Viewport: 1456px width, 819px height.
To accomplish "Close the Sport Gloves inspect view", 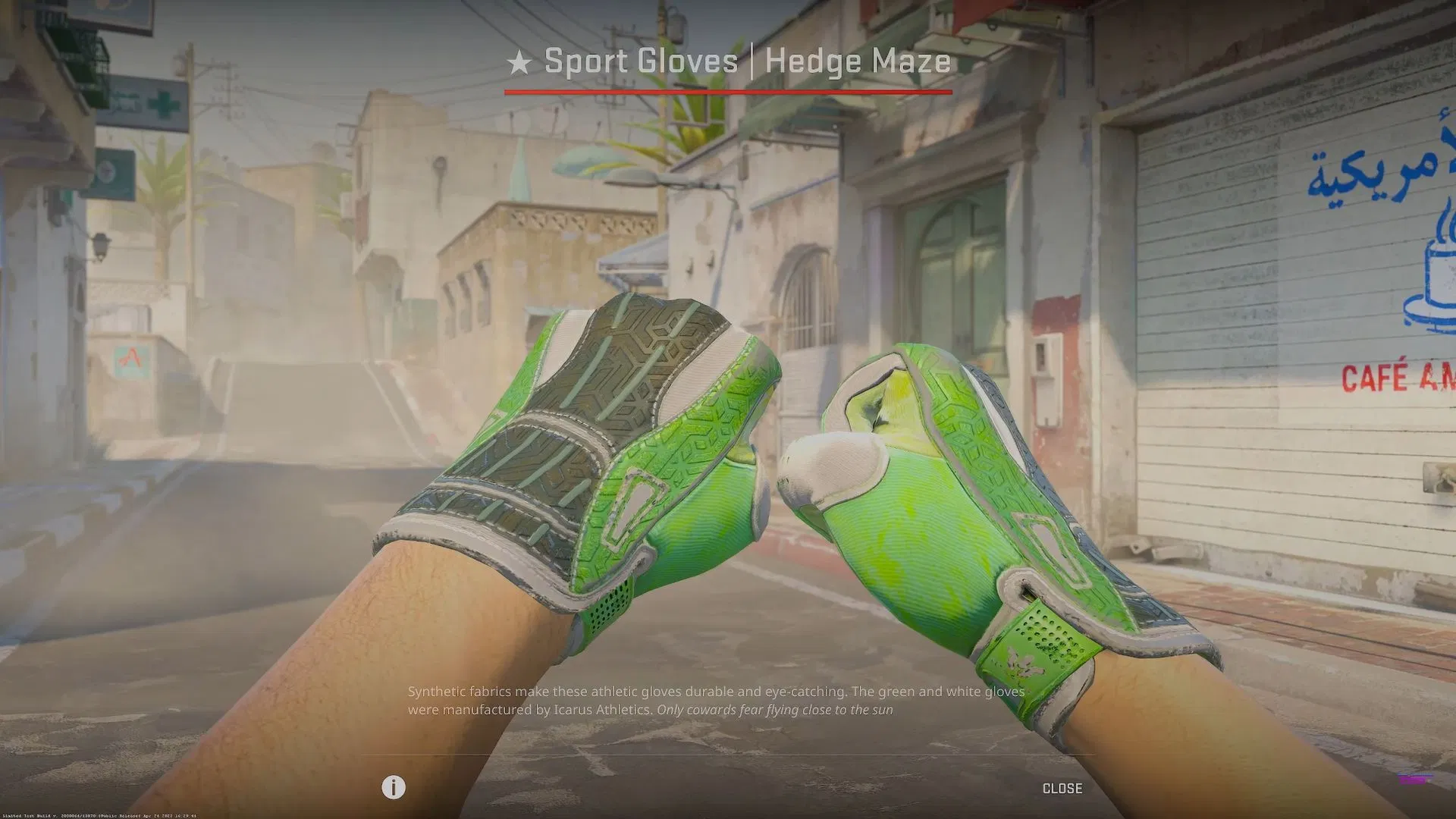I will point(1062,789).
